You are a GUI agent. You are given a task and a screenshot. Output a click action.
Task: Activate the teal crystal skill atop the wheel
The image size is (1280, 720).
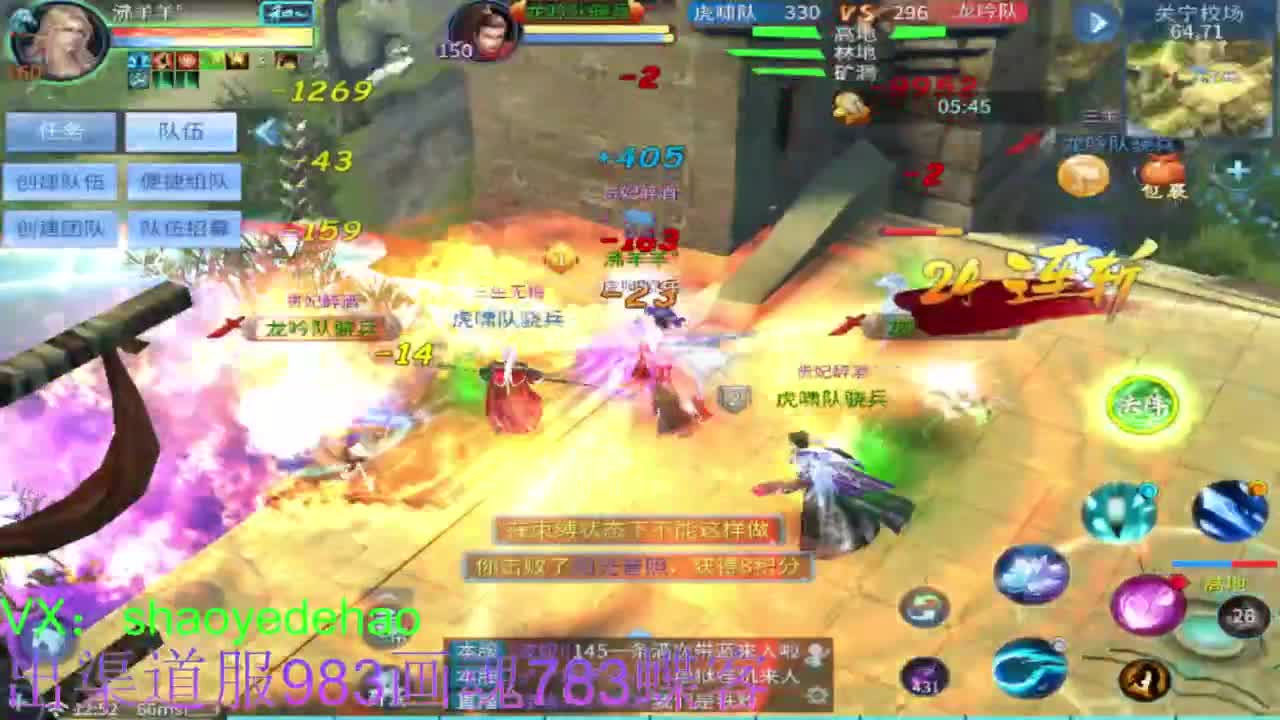[x=1118, y=510]
